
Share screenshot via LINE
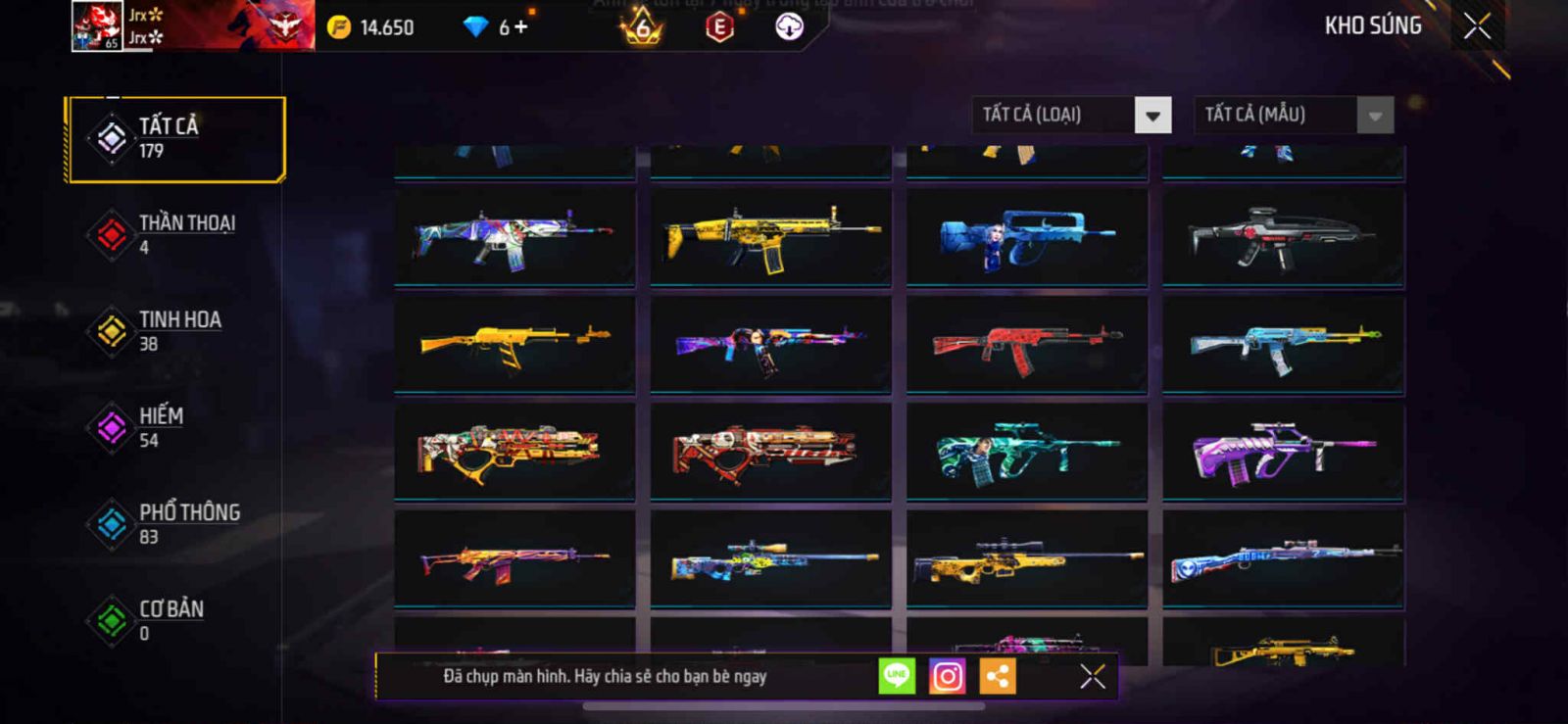(897, 676)
